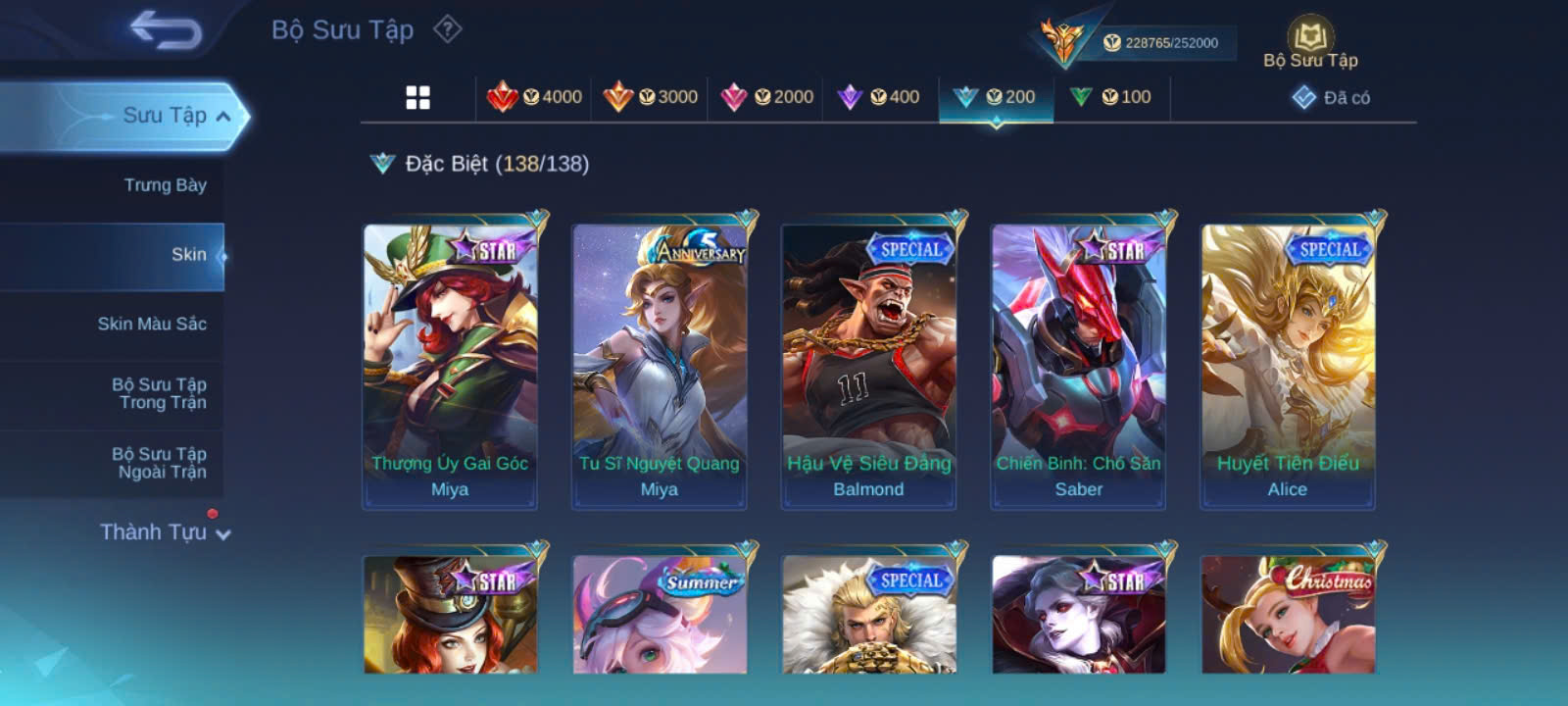Select Alice's Huyết Tiên Điểu skin card
Screen dimensions: 1568x706
coord(1288,363)
